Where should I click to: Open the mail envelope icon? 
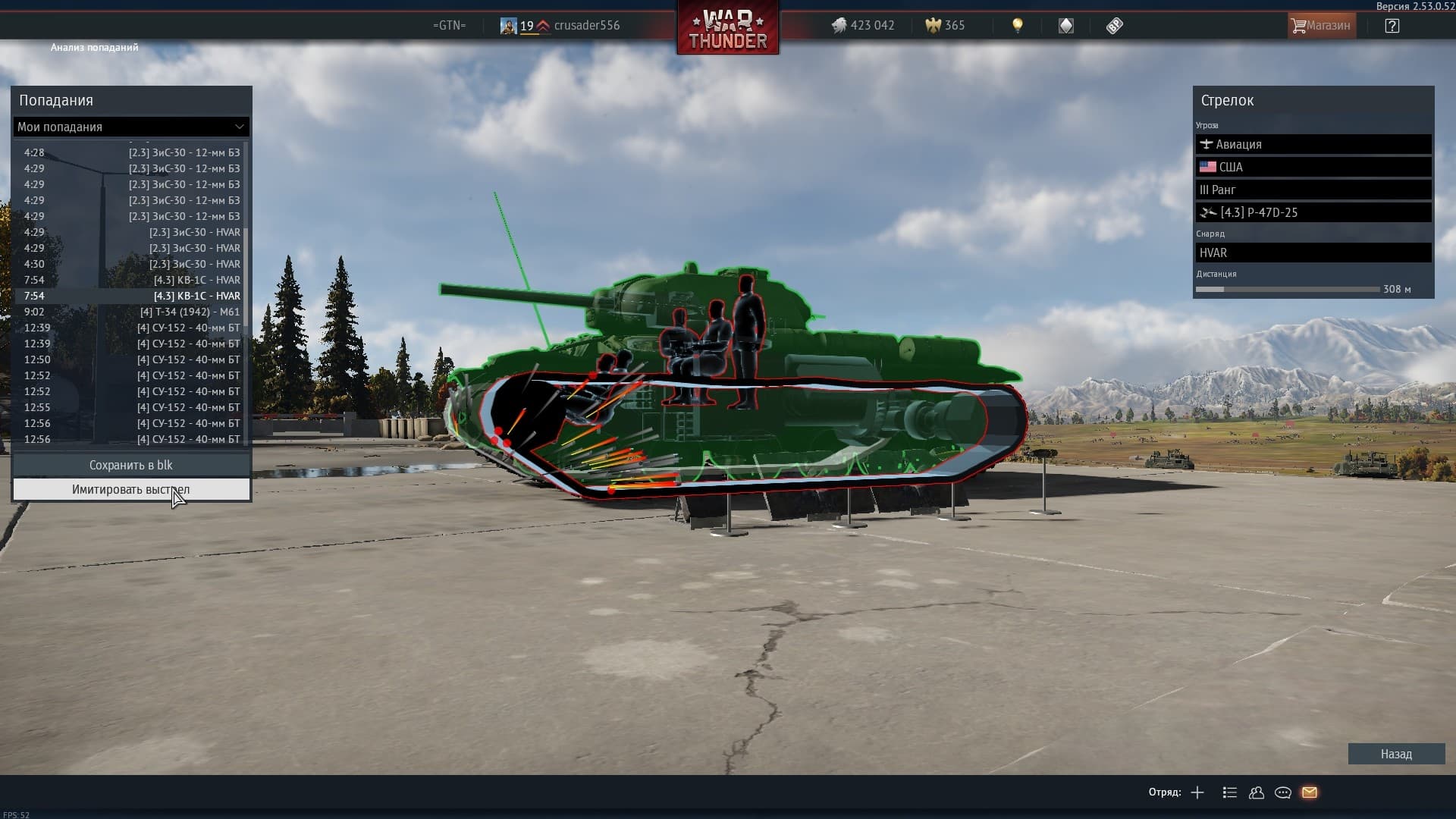point(1310,792)
